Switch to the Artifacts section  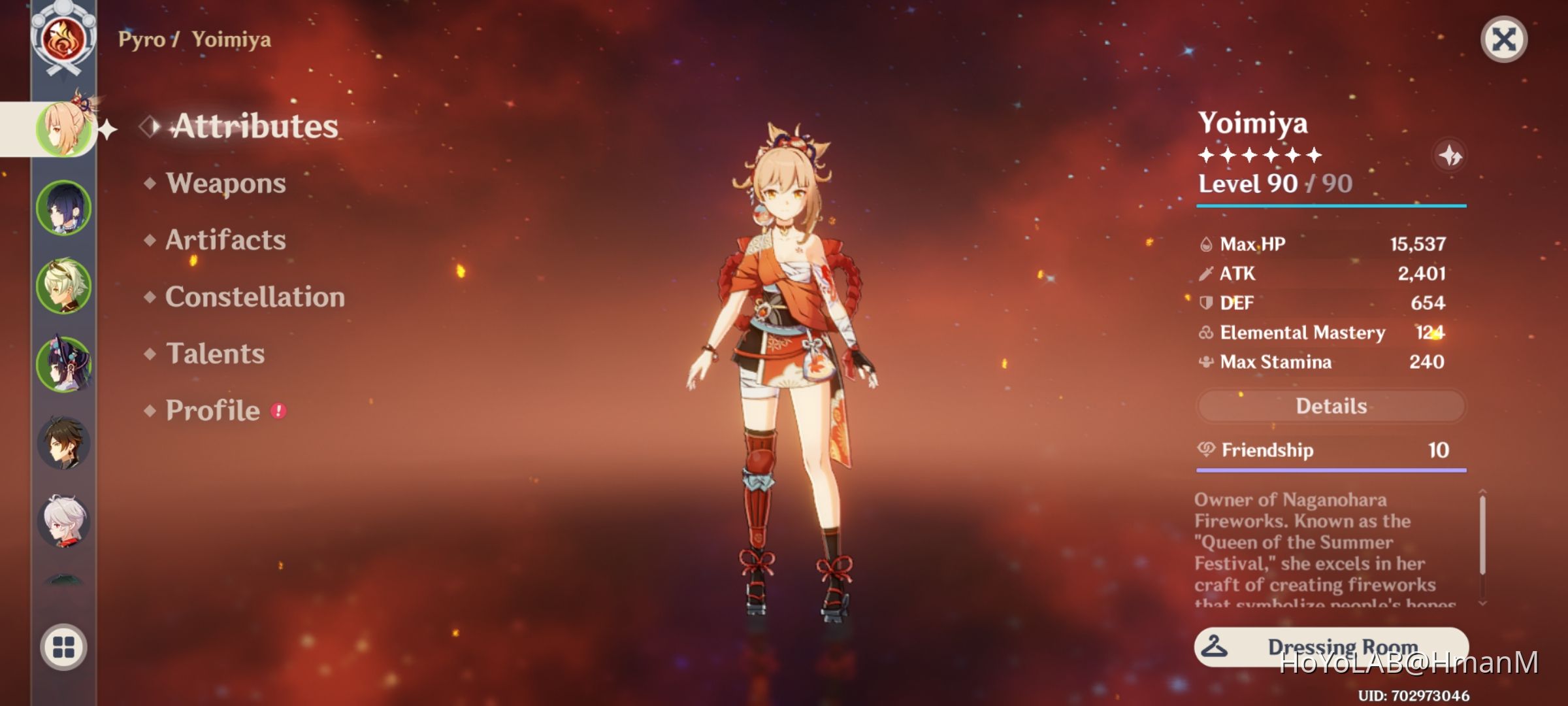[x=225, y=241]
